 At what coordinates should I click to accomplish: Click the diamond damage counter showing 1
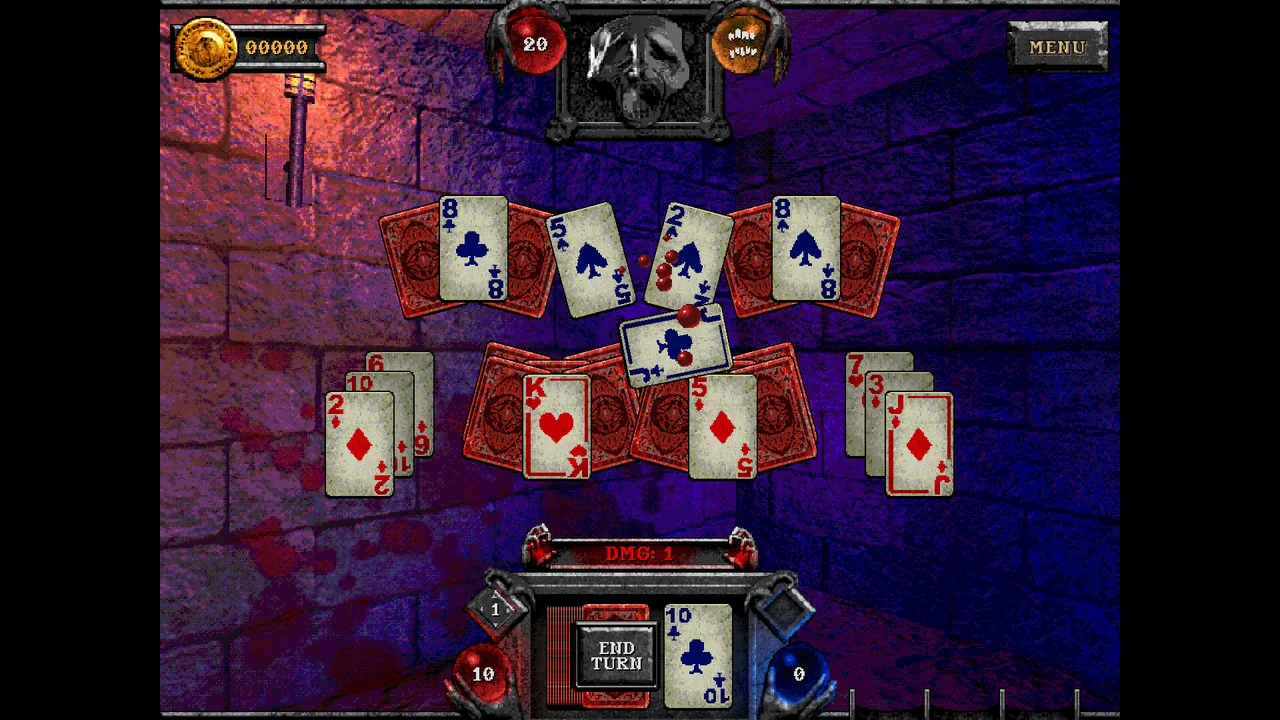496,609
